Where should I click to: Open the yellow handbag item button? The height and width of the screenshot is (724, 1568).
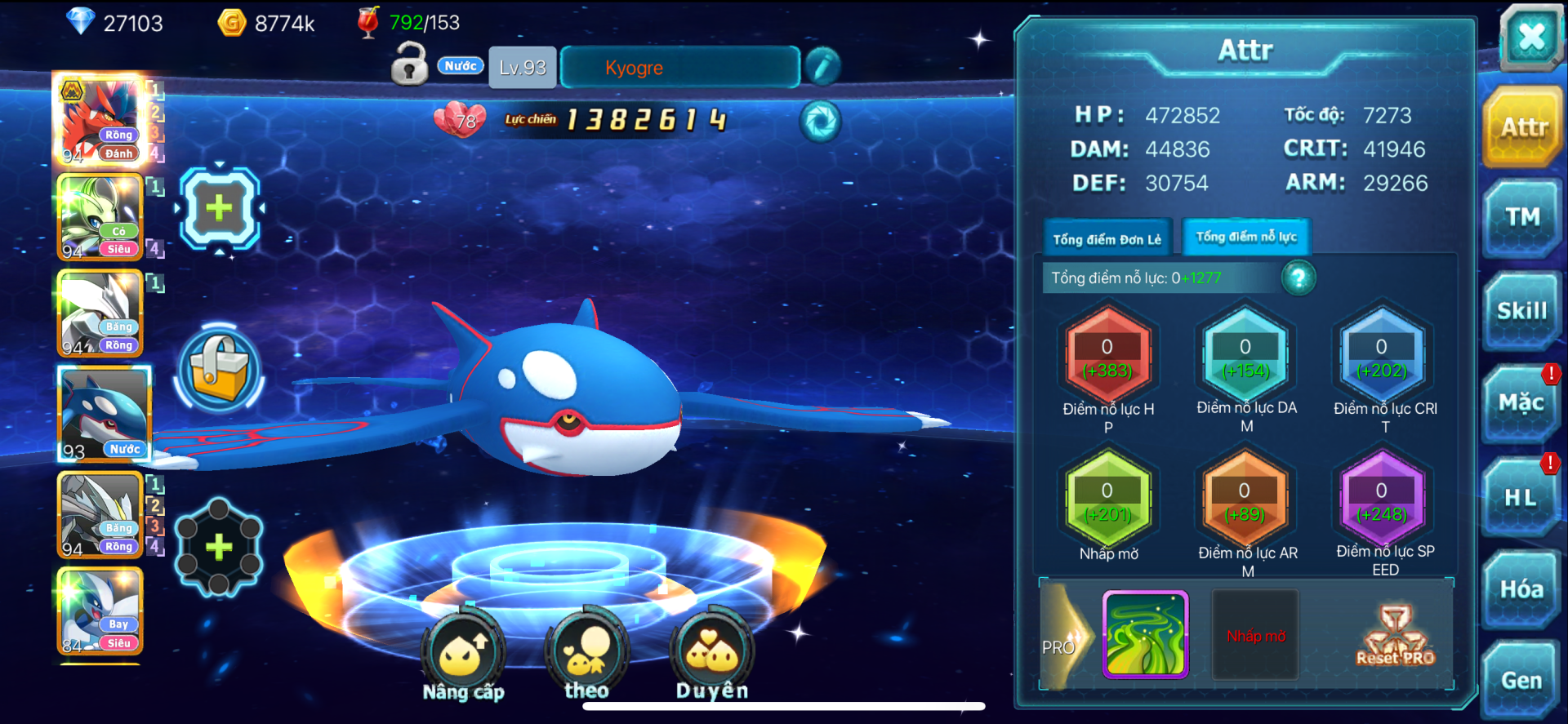219,370
